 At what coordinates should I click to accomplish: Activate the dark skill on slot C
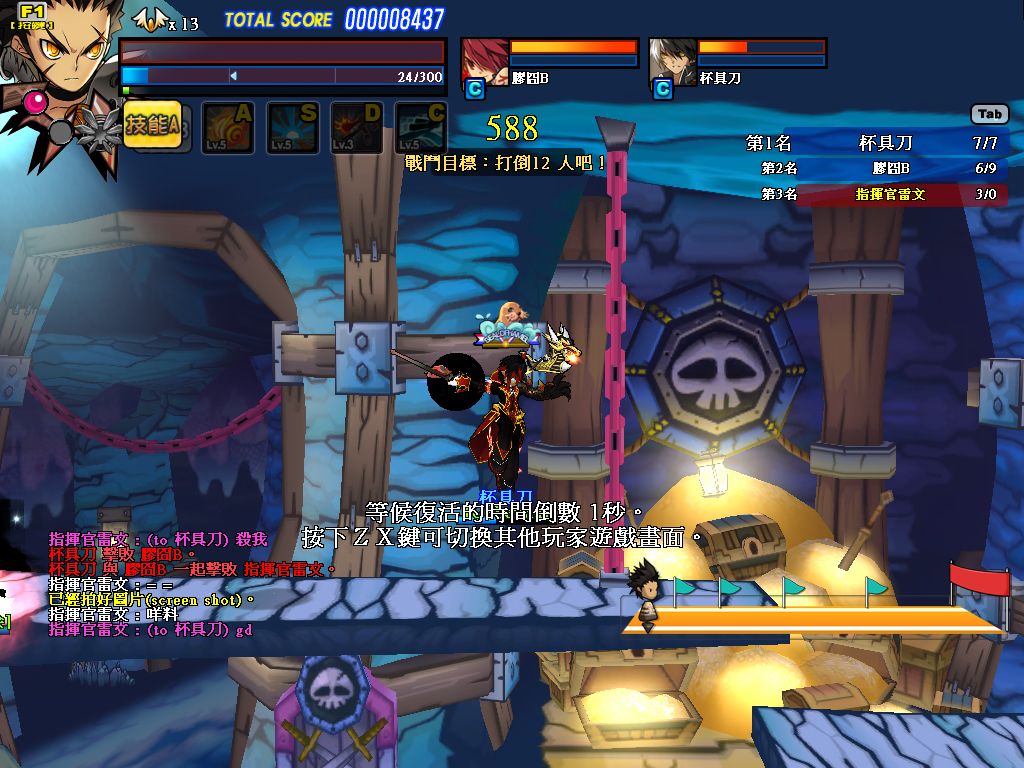(420, 127)
